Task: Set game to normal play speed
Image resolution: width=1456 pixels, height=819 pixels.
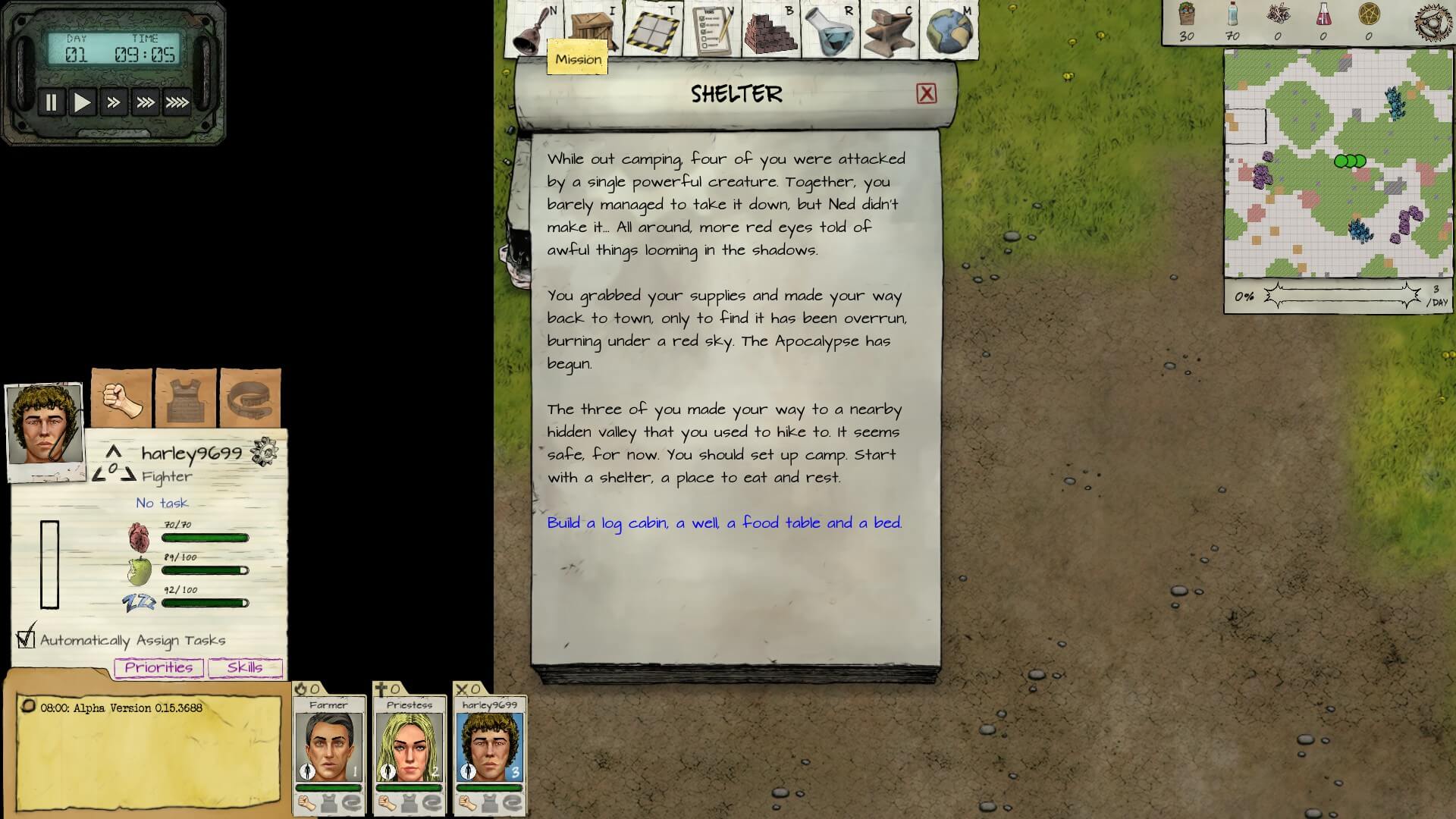Action: (x=82, y=102)
